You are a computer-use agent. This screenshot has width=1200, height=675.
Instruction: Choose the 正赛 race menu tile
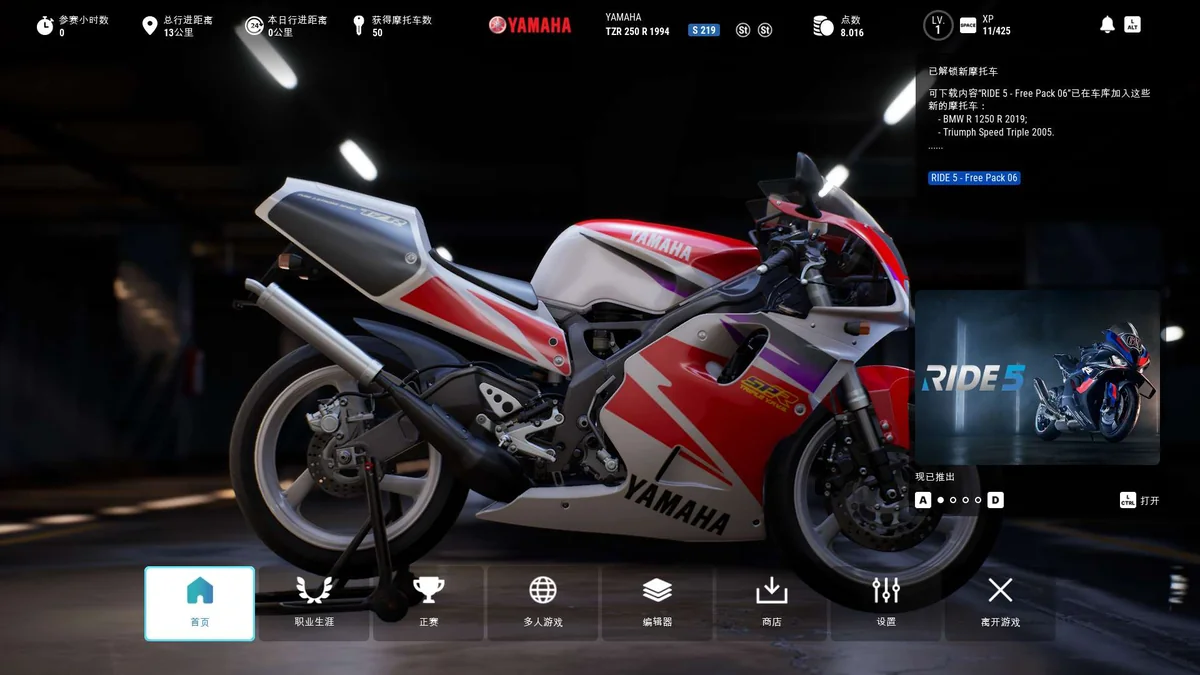tap(428, 603)
